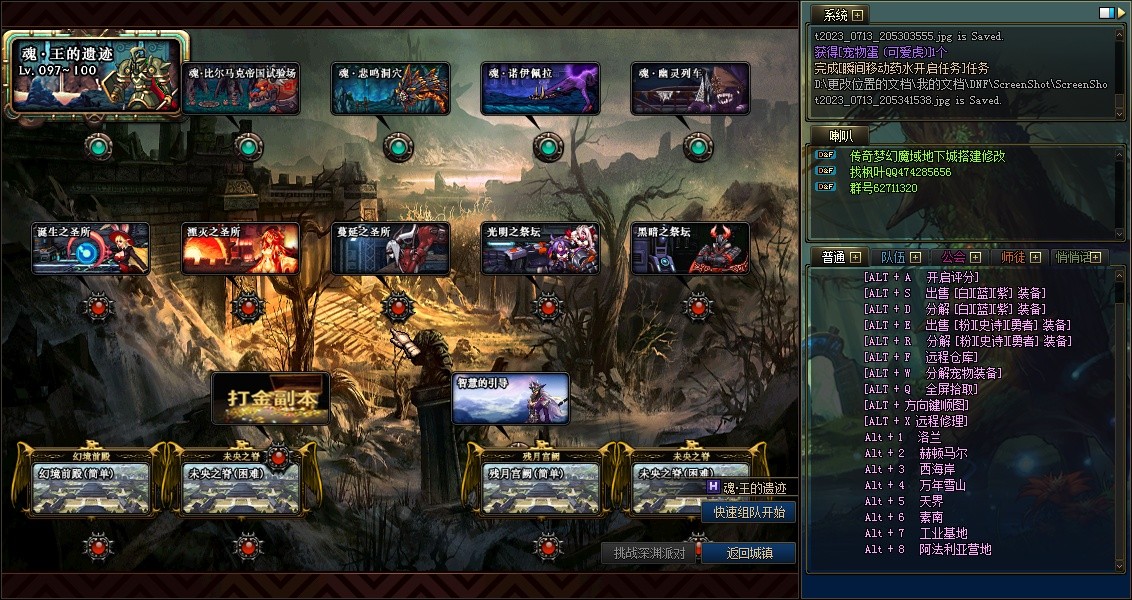Select the 光明之祭坛 dungeon
Screen dimensions: 1132x600
pyautogui.click(x=540, y=248)
